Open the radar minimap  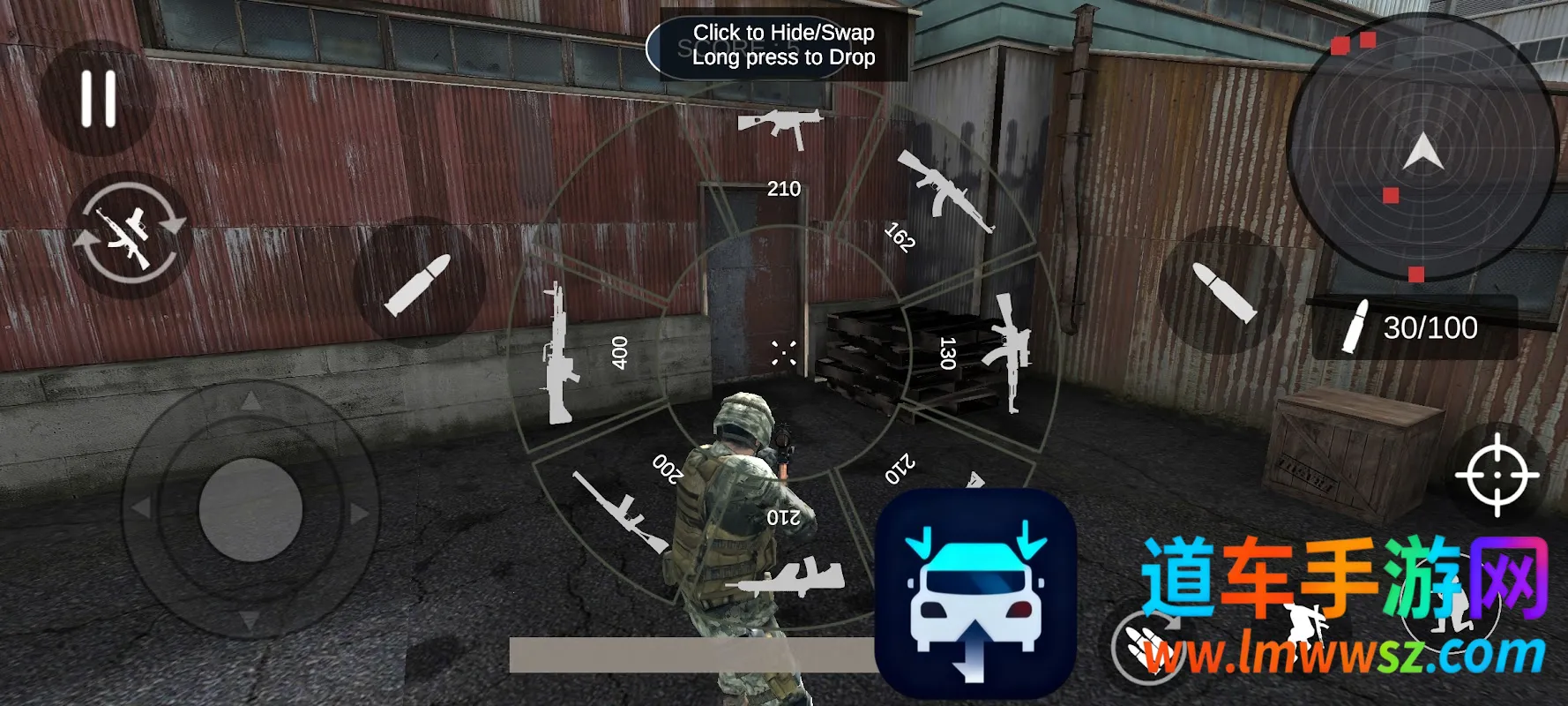tap(1420, 150)
